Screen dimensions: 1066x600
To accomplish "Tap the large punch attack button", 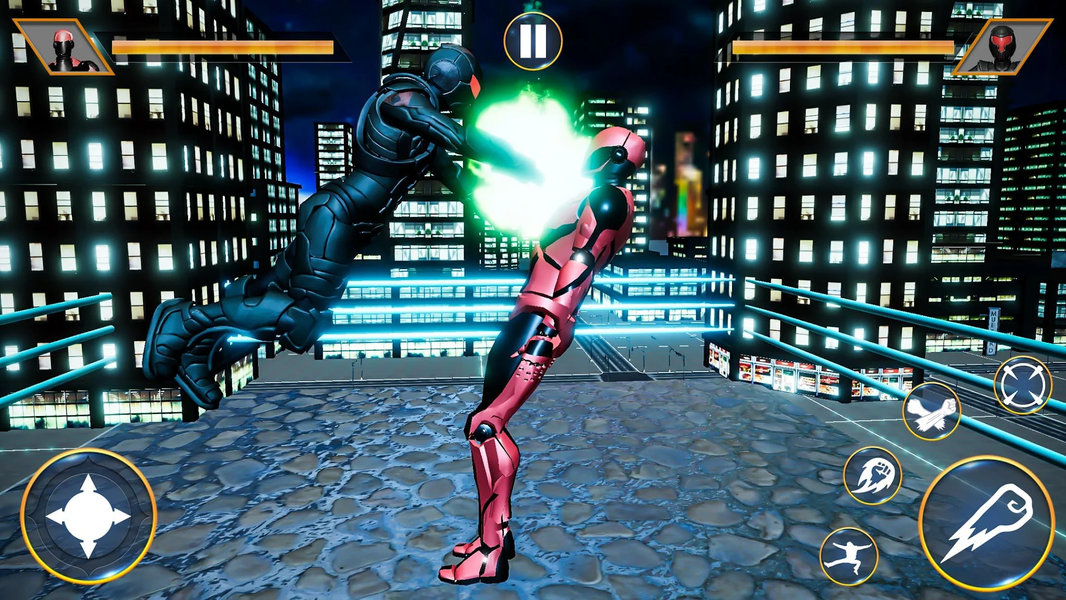I will (x=986, y=523).
